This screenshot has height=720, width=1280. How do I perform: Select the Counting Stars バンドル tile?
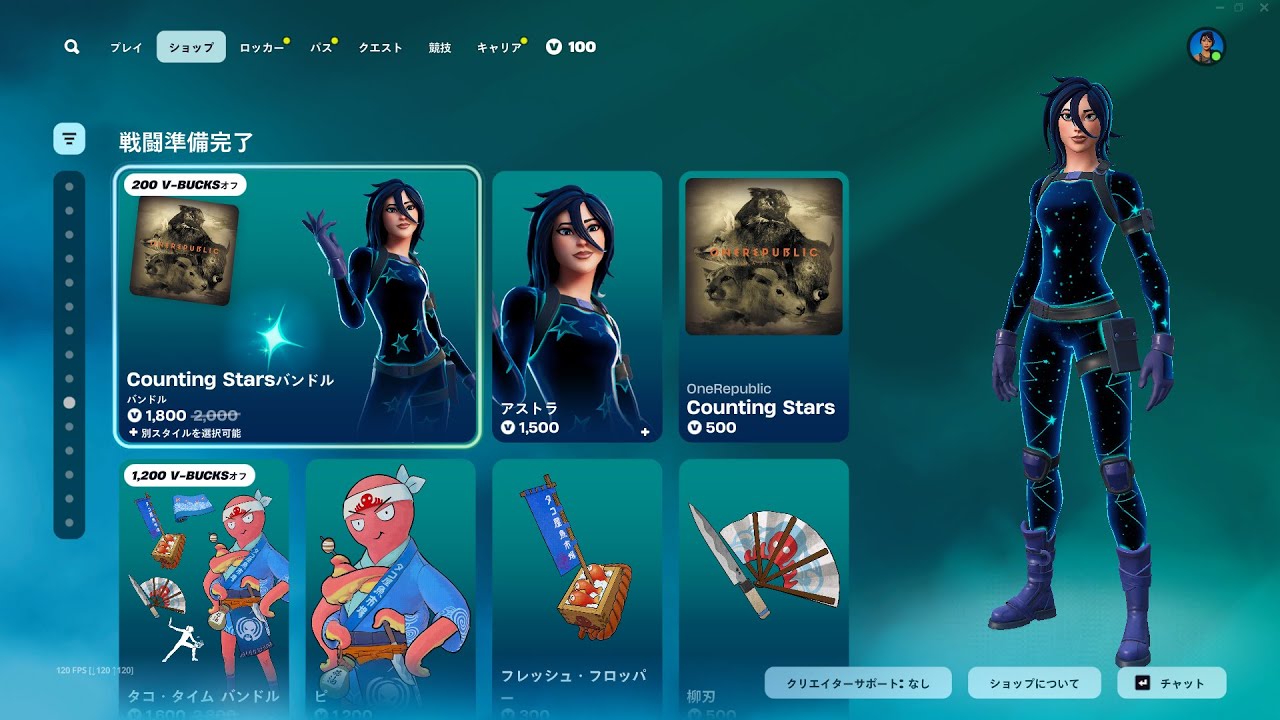coord(298,305)
